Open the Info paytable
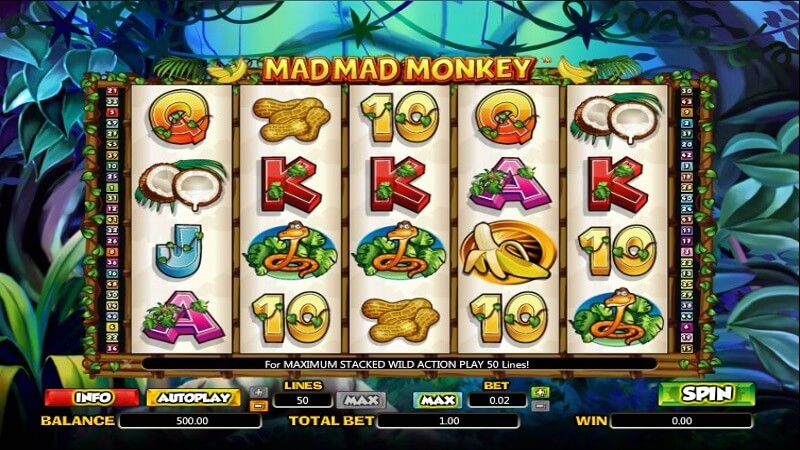The image size is (800, 450). tap(91, 397)
